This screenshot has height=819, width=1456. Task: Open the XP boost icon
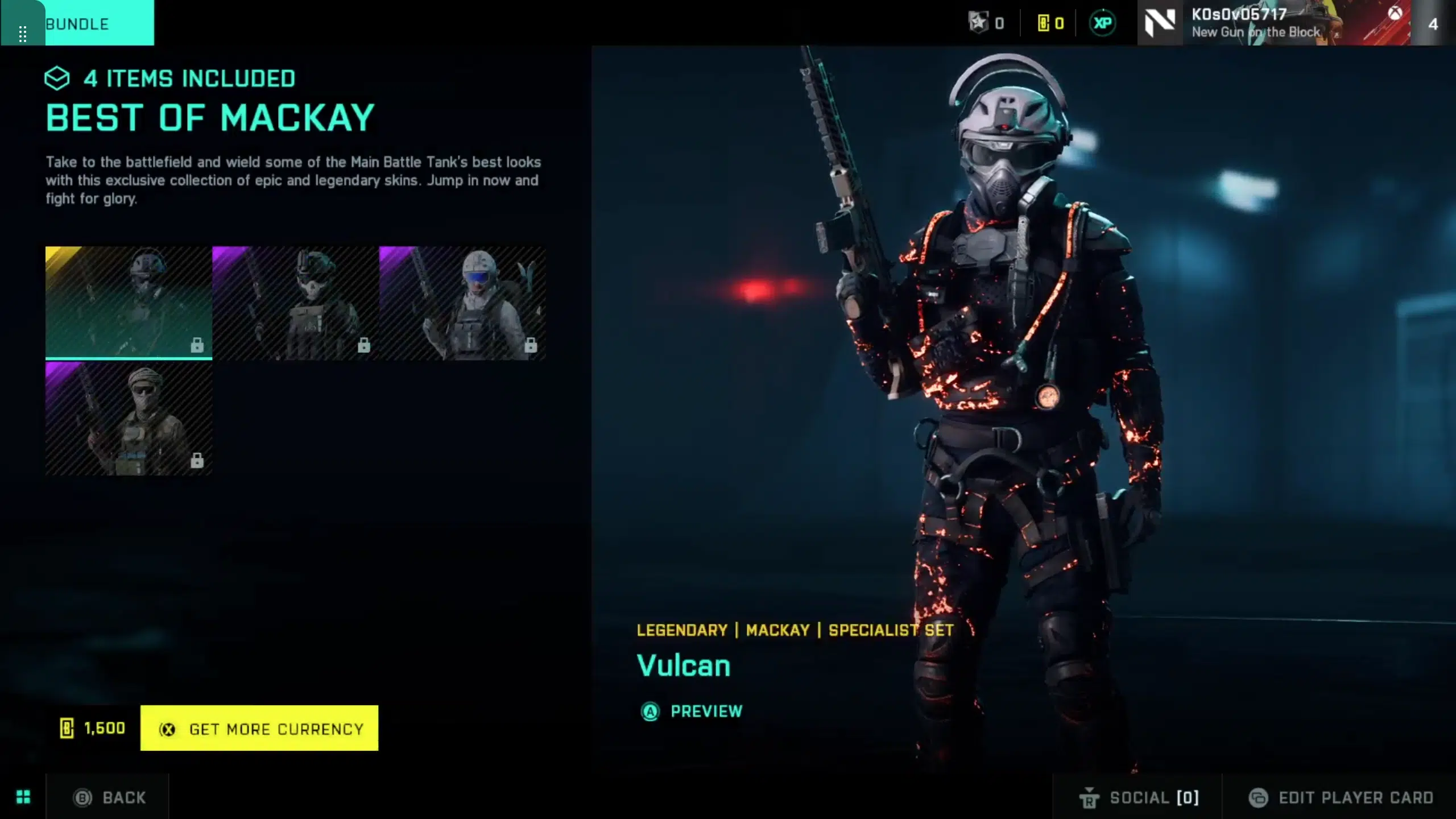[x=1102, y=23]
